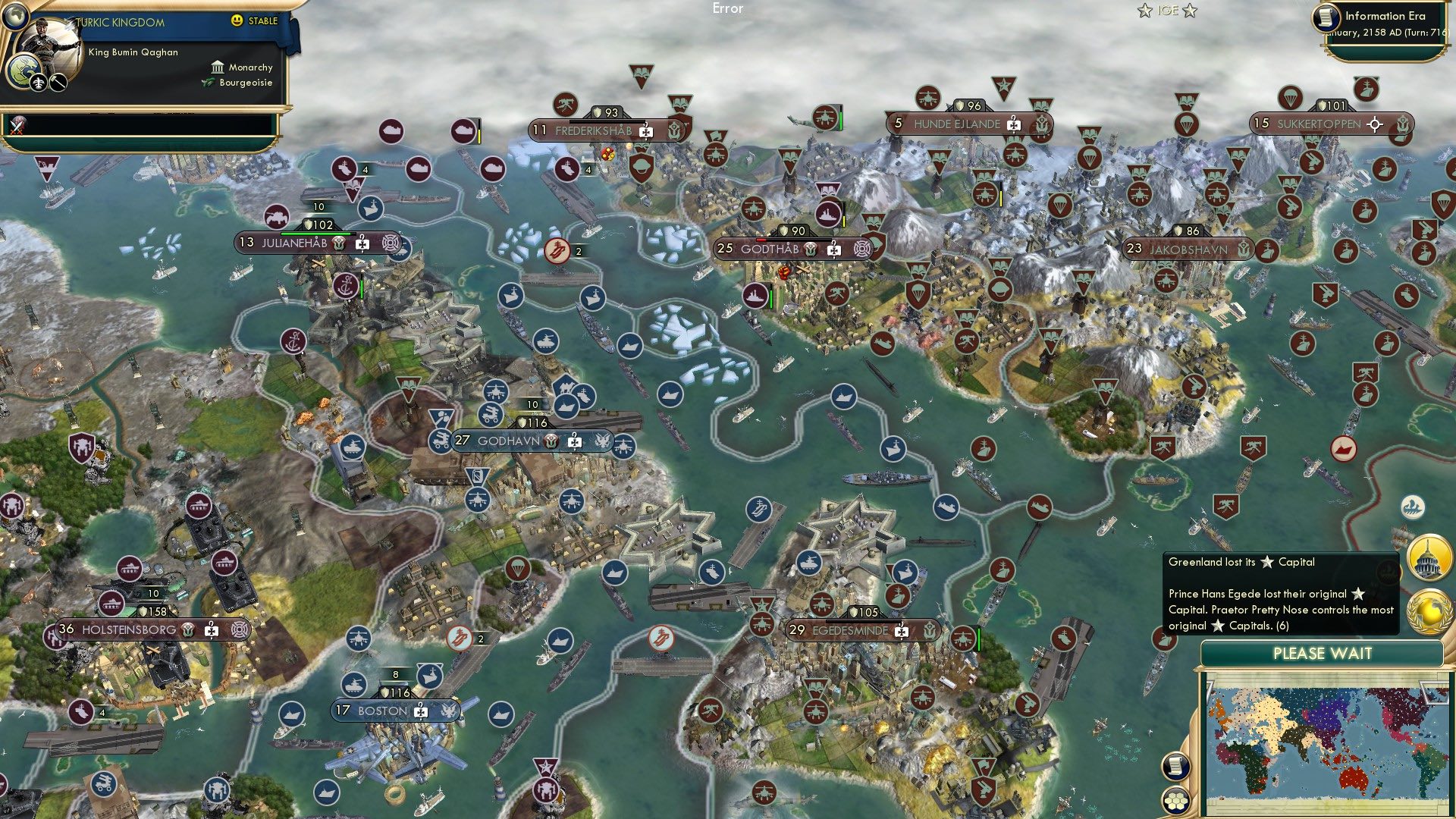
Task: Toggle the hex grid icon beside the minimap
Action: click(x=1177, y=802)
